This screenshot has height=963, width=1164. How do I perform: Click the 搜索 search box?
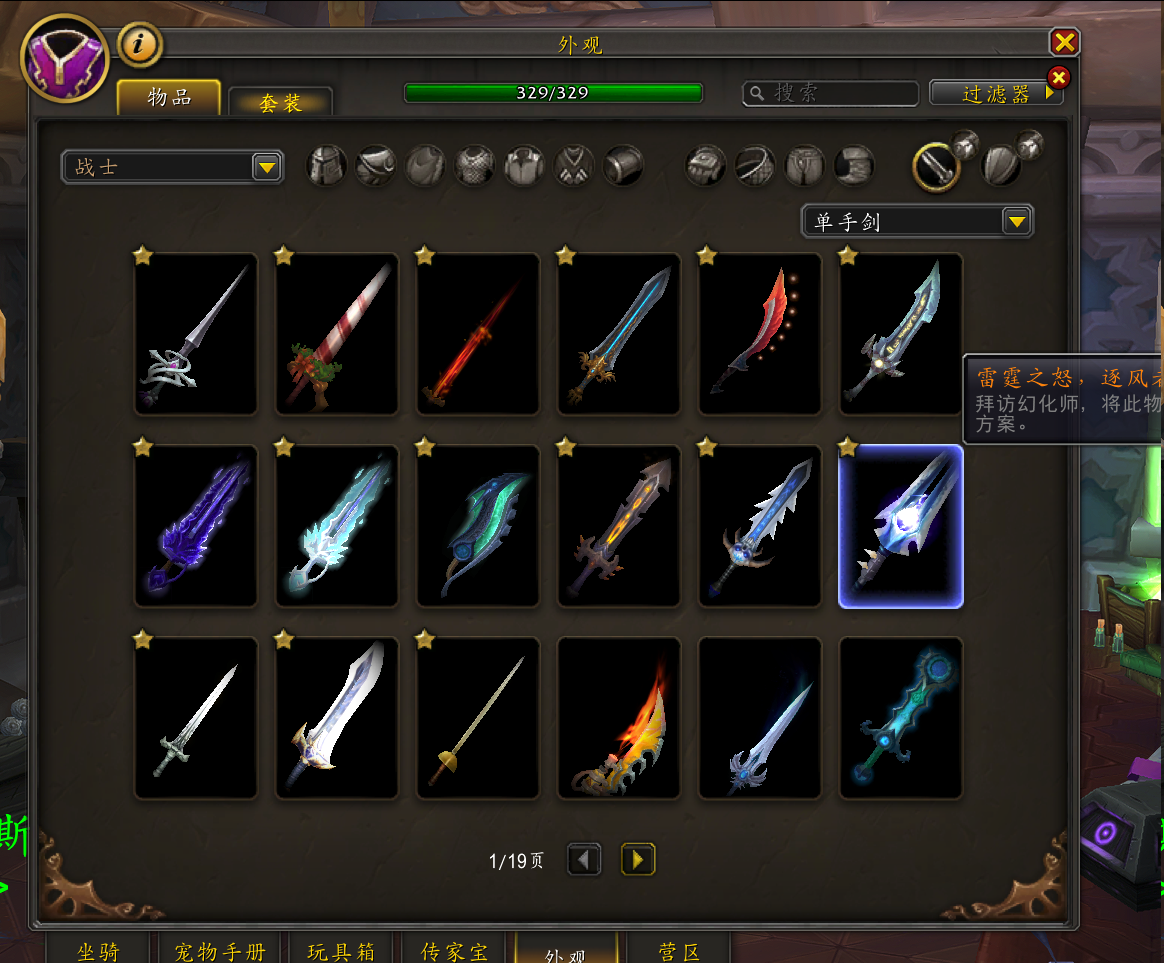tap(830, 93)
